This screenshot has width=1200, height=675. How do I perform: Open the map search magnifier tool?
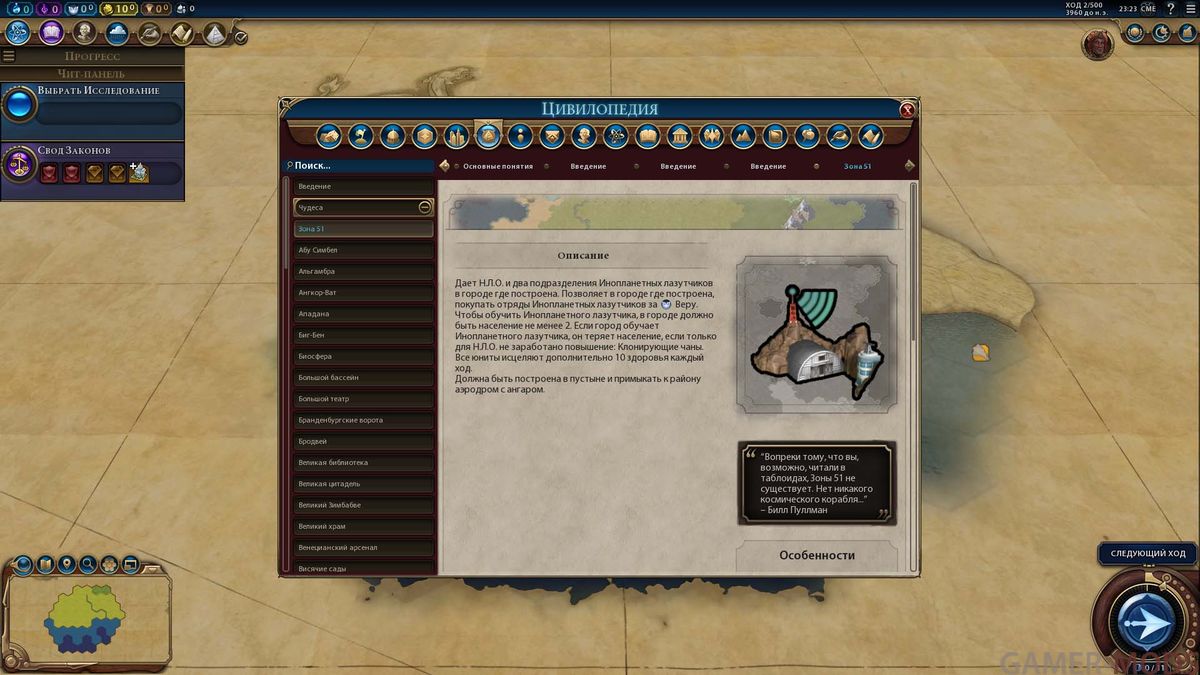[x=88, y=565]
